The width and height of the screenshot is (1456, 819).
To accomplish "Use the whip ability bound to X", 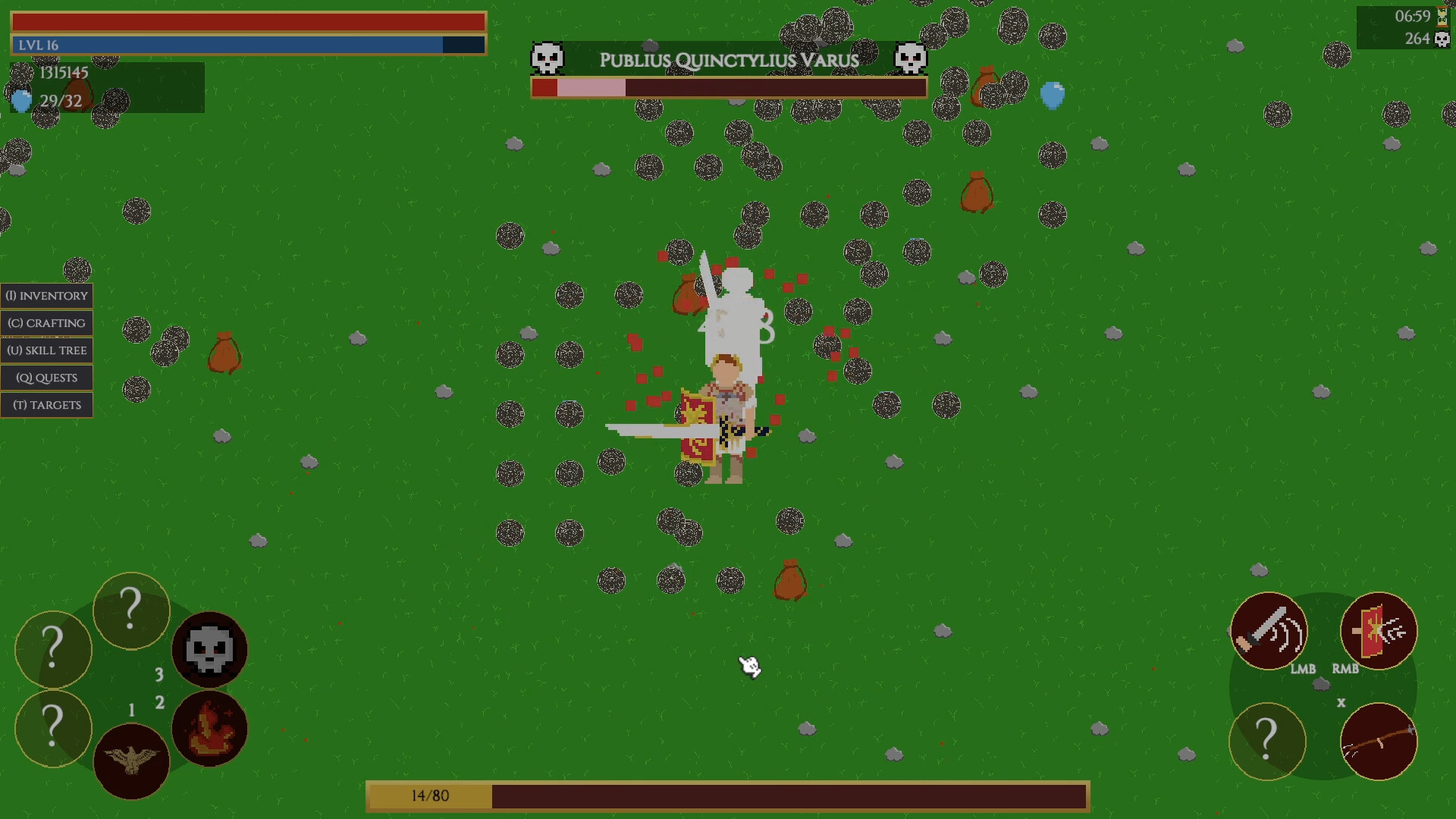I will coord(1378,742).
